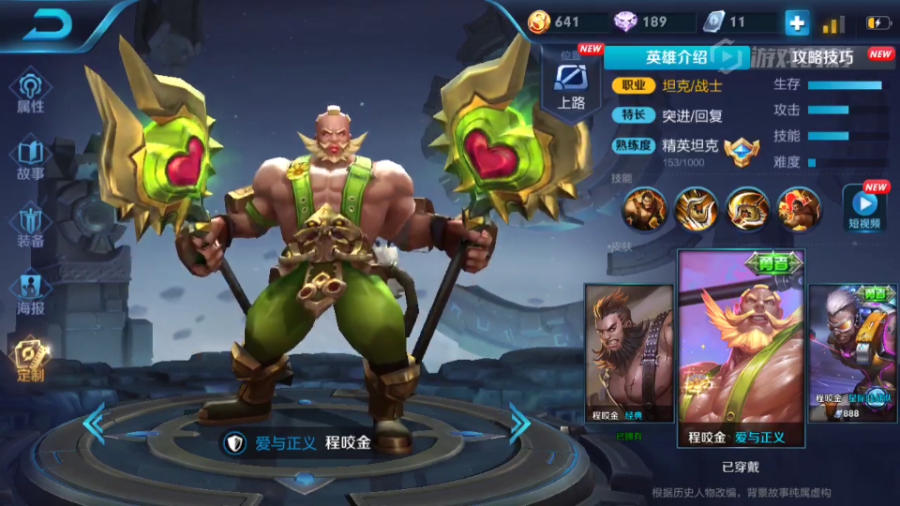Open the 海报 poster section

click(30, 293)
